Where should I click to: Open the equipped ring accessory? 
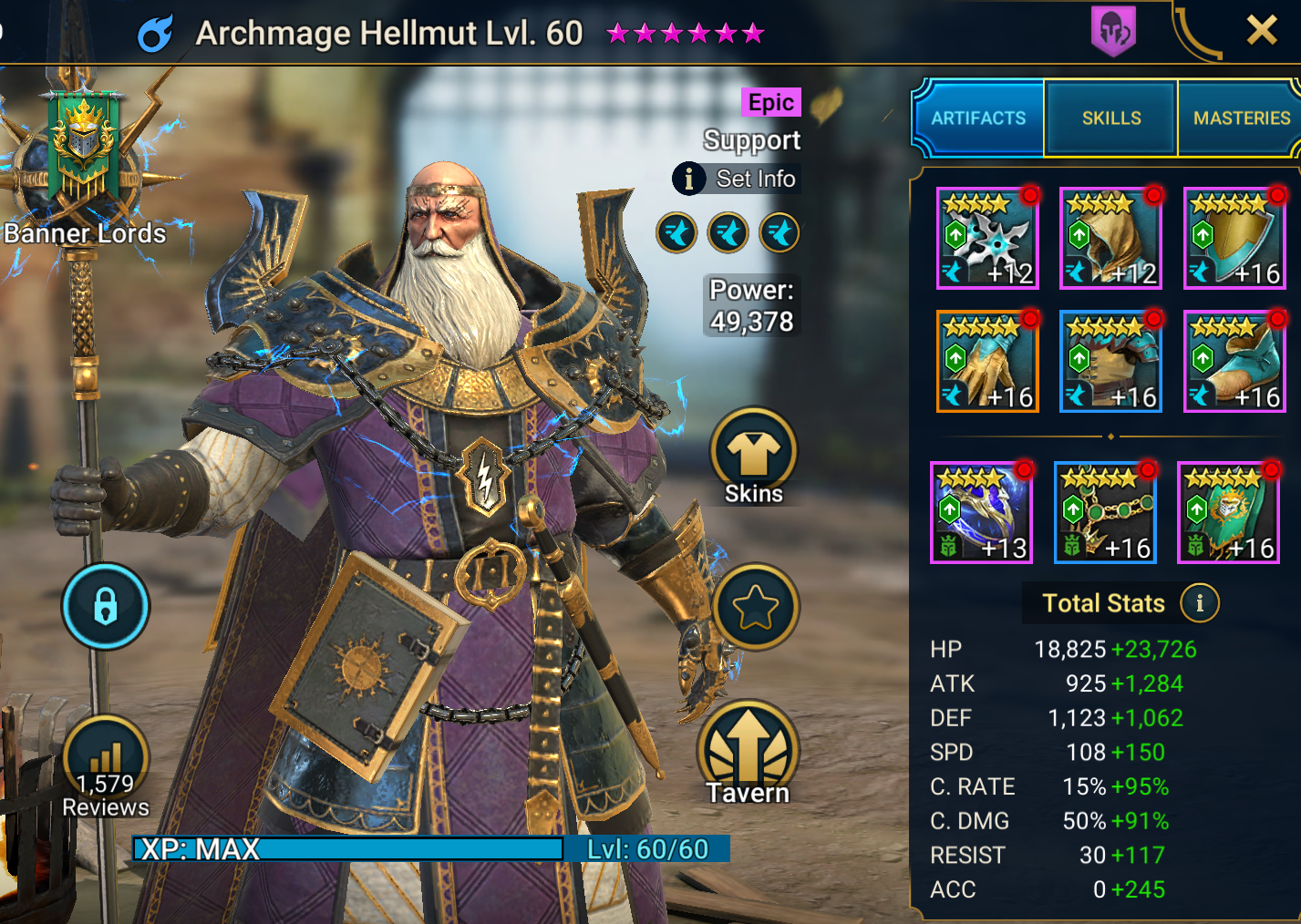982,512
